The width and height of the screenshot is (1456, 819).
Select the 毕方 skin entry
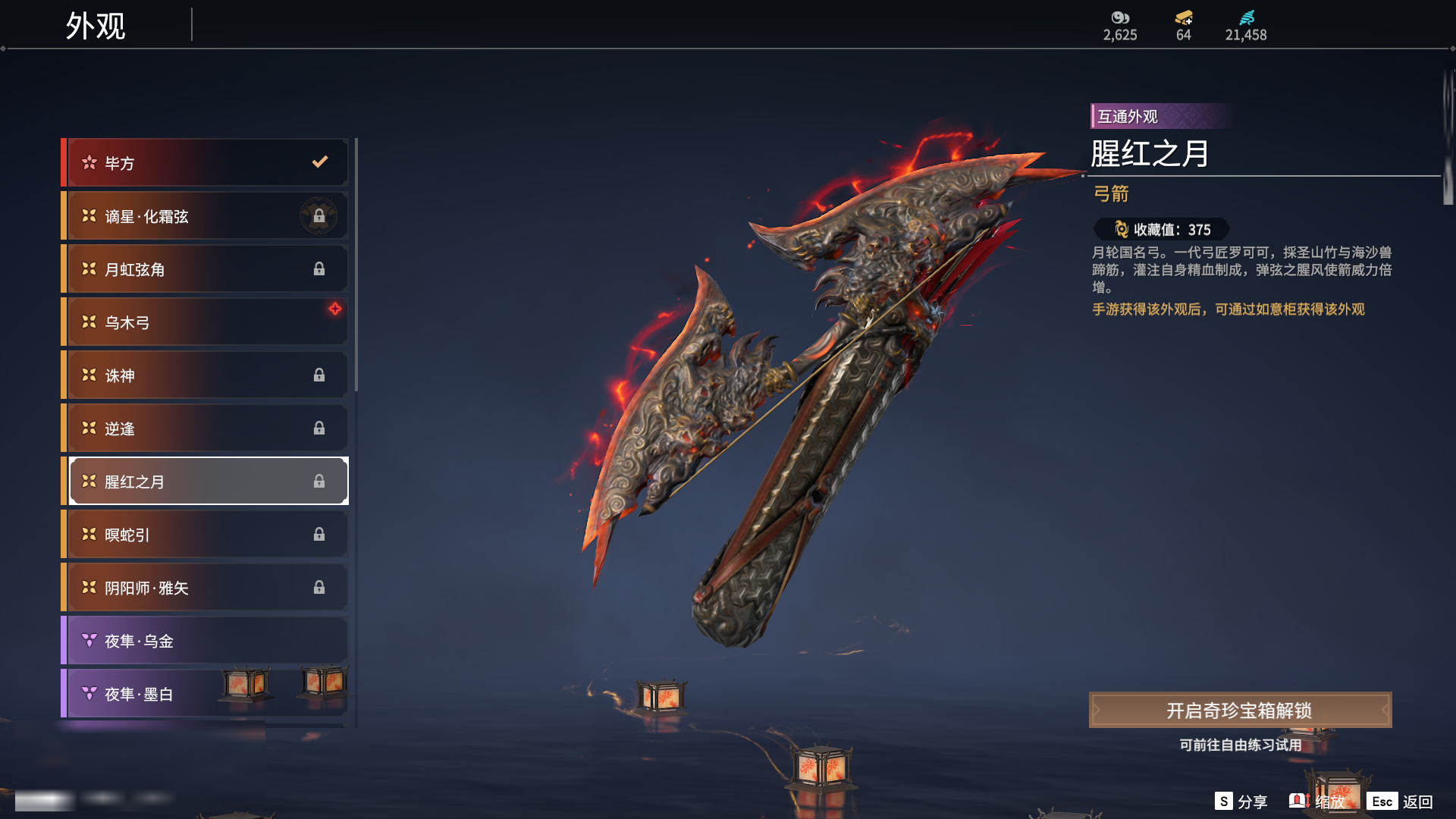click(205, 163)
